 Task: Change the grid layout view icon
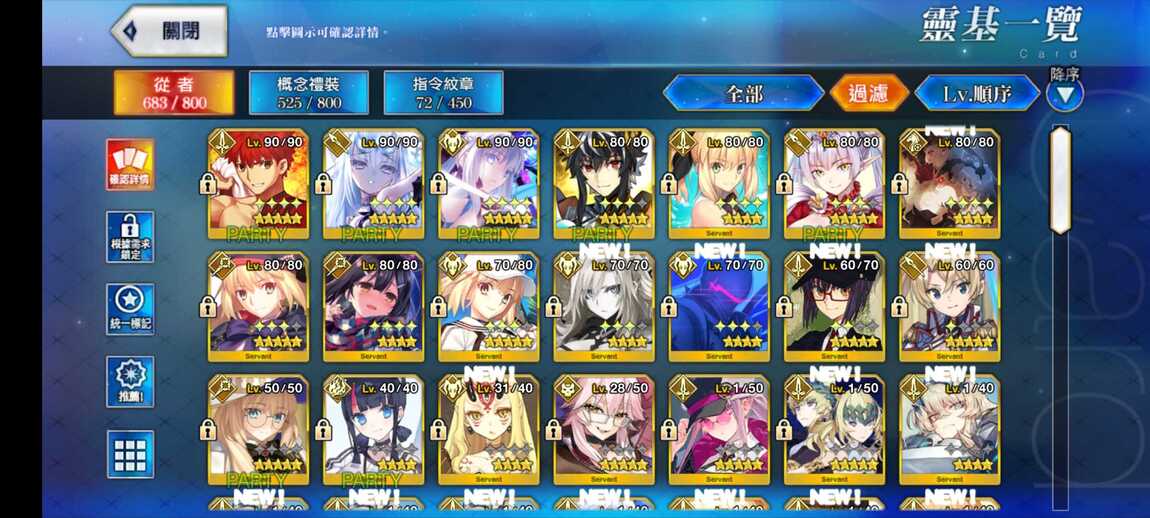click(130, 454)
